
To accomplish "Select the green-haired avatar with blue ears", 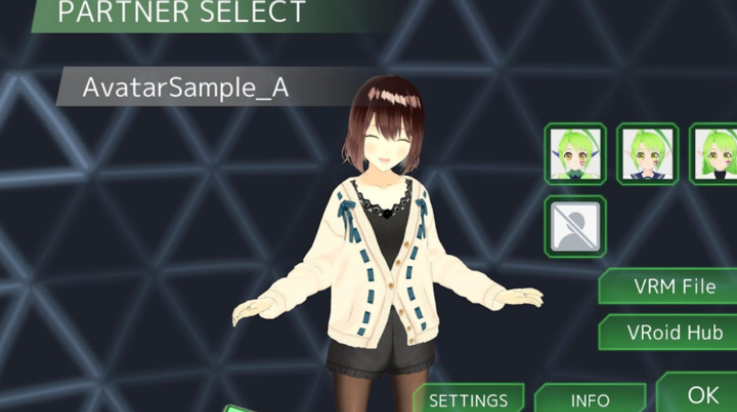I will (x=575, y=153).
